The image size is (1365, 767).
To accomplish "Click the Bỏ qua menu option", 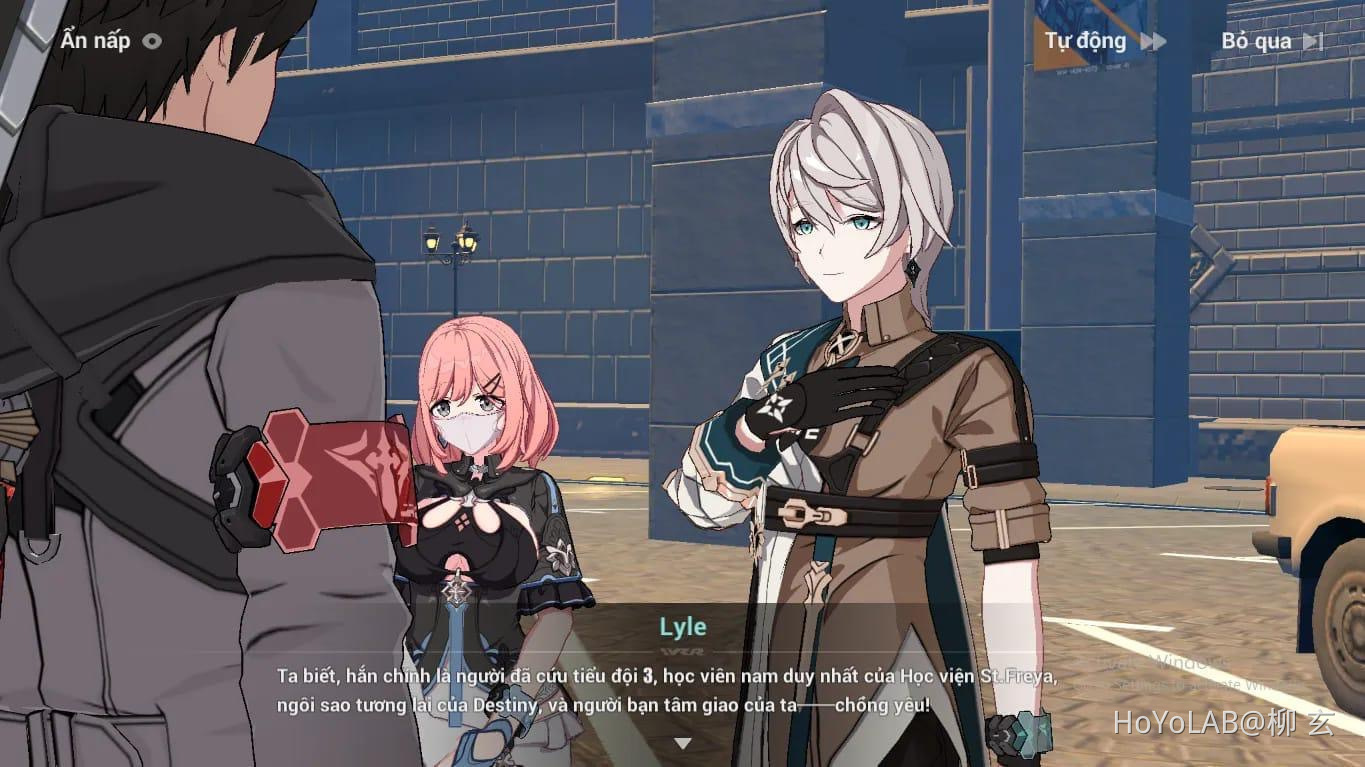I will tap(1256, 42).
